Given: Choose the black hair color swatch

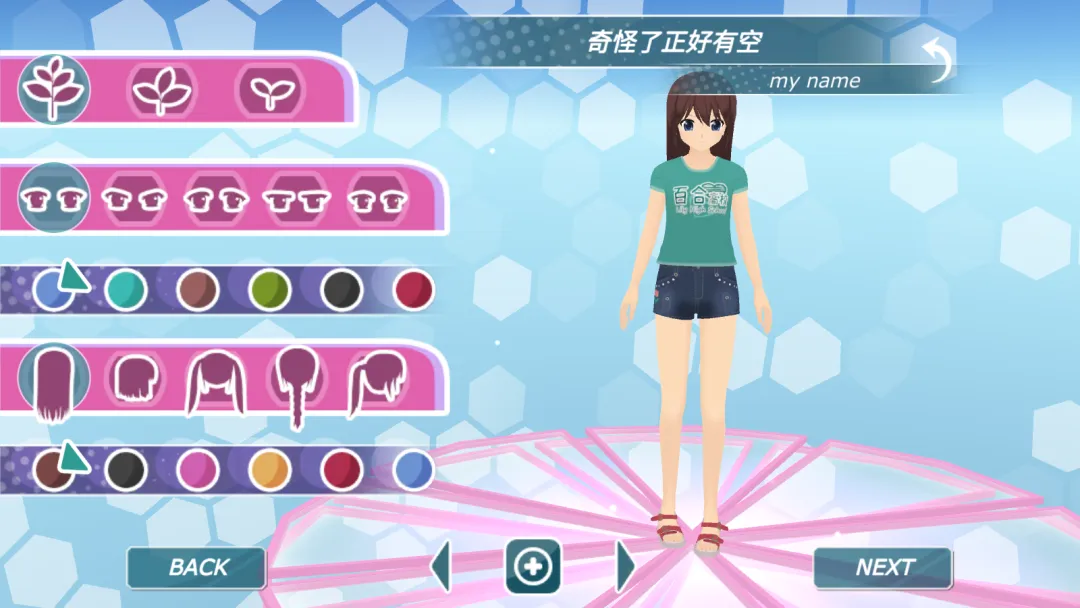Looking at the screenshot, I should 126,470.
